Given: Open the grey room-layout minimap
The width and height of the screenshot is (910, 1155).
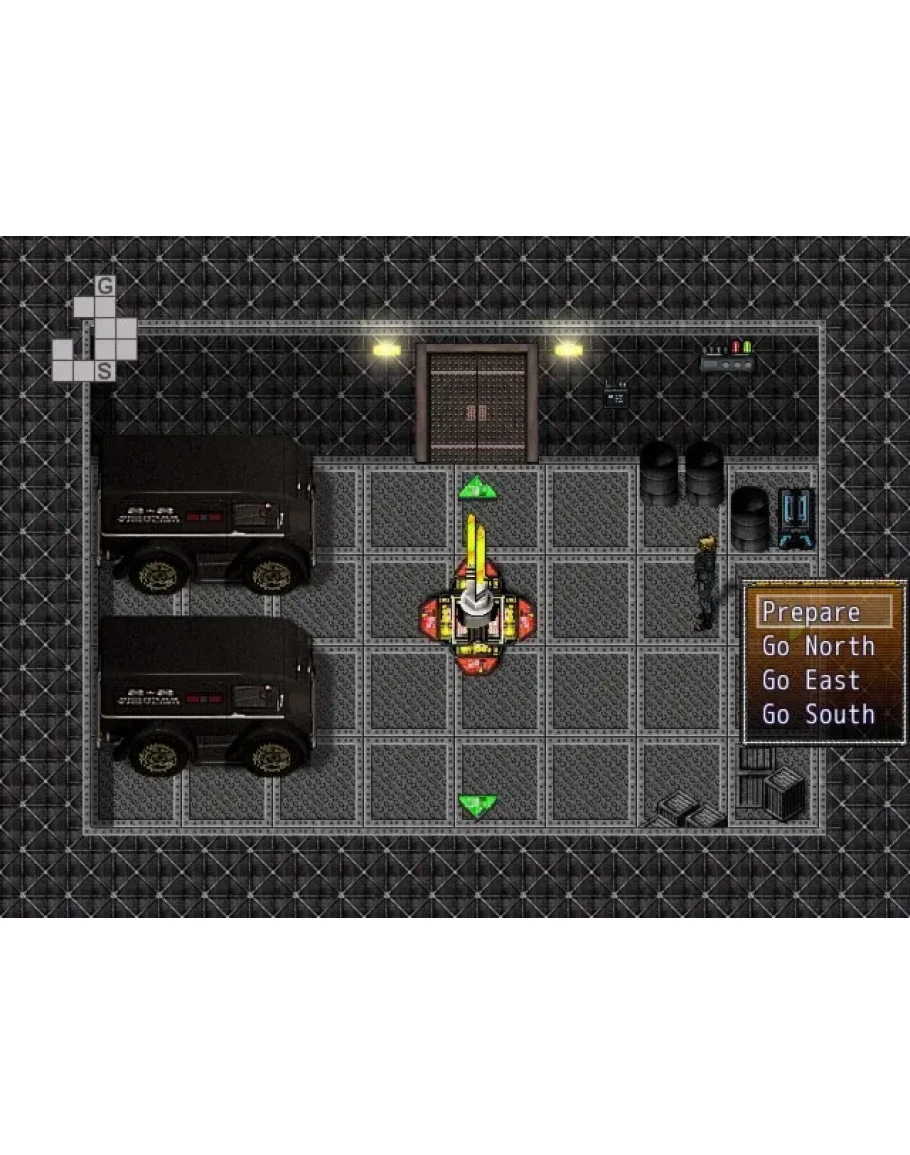Looking at the screenshot, I should (95, 331).
